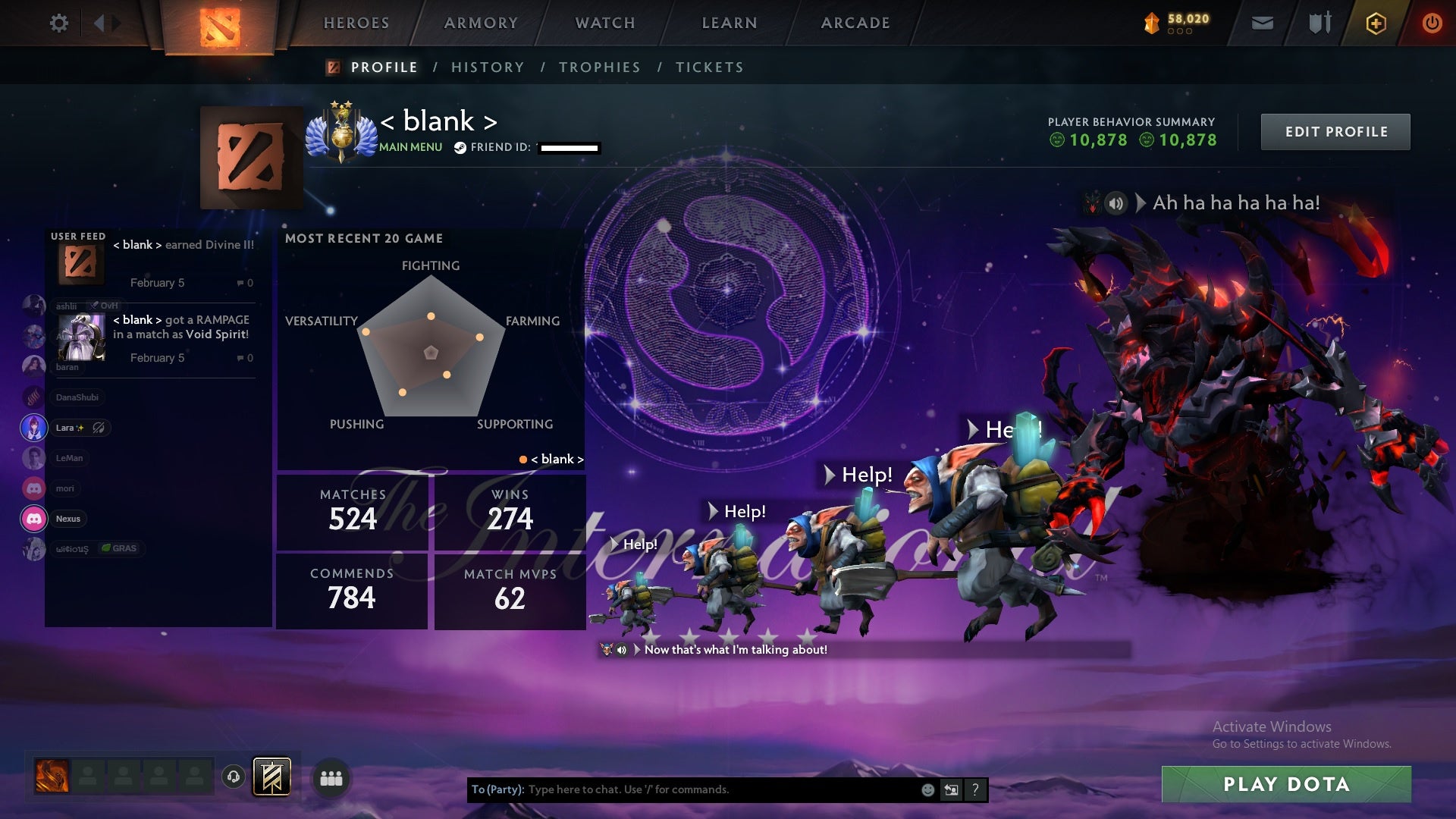Open the friends list people icon
This screenshot has width=1456, height=819.
(x=331, y=778)
